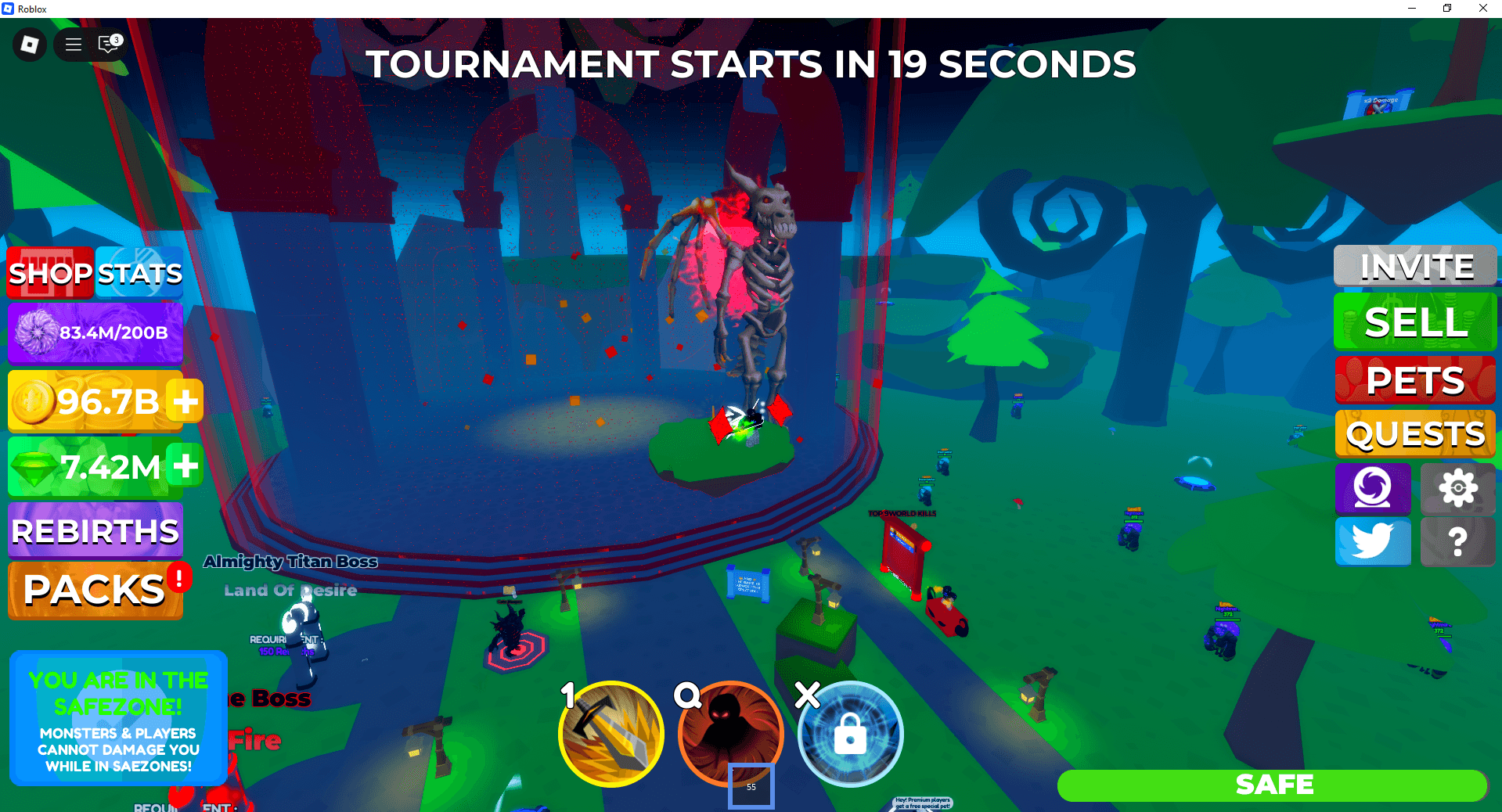Open the REBIRTHS menu

tap(93, 531)
